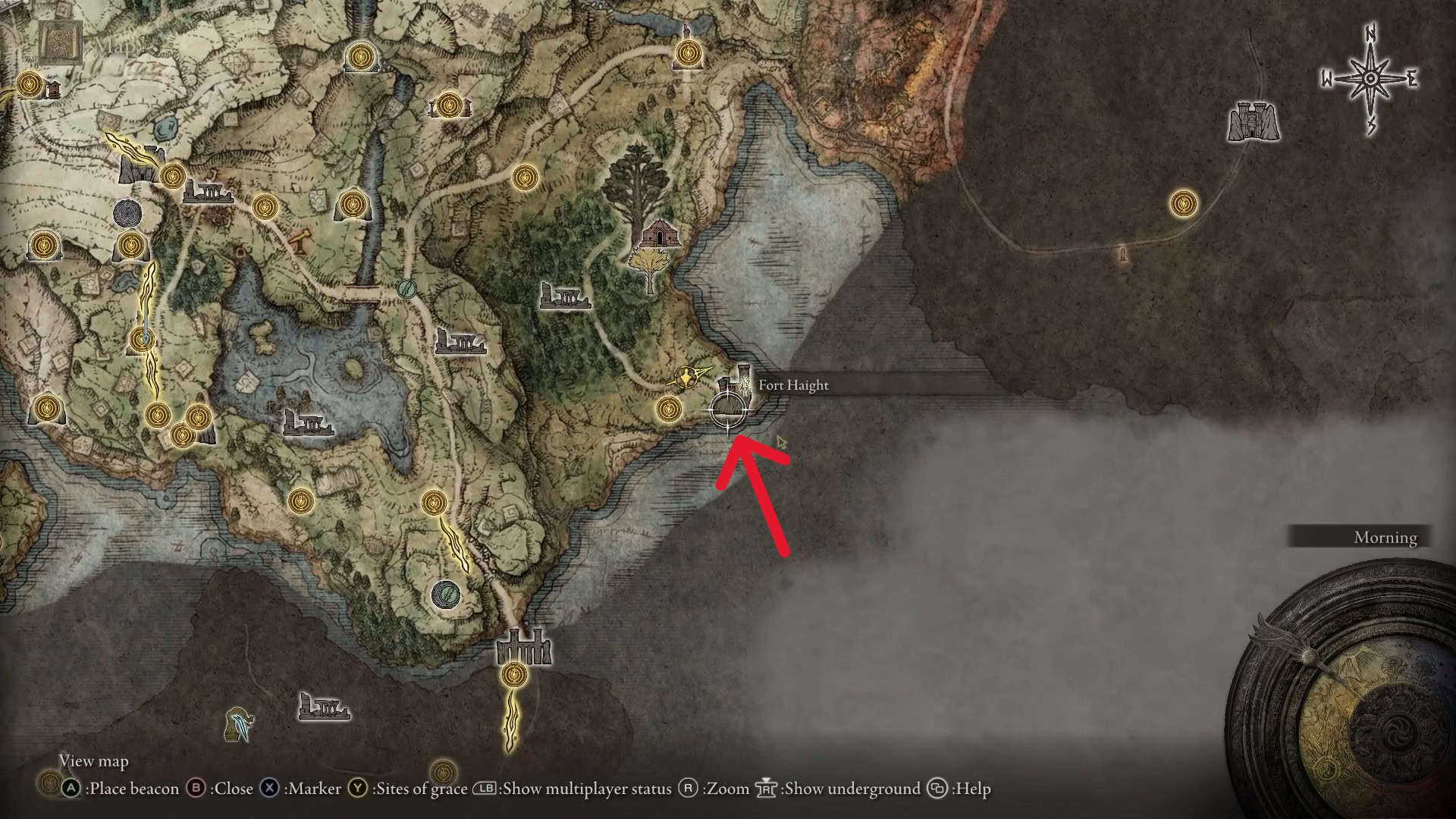Choose the site of grace on the eastern road
The height and width of the screenshot is (819, 1456).
point(1183,203)
